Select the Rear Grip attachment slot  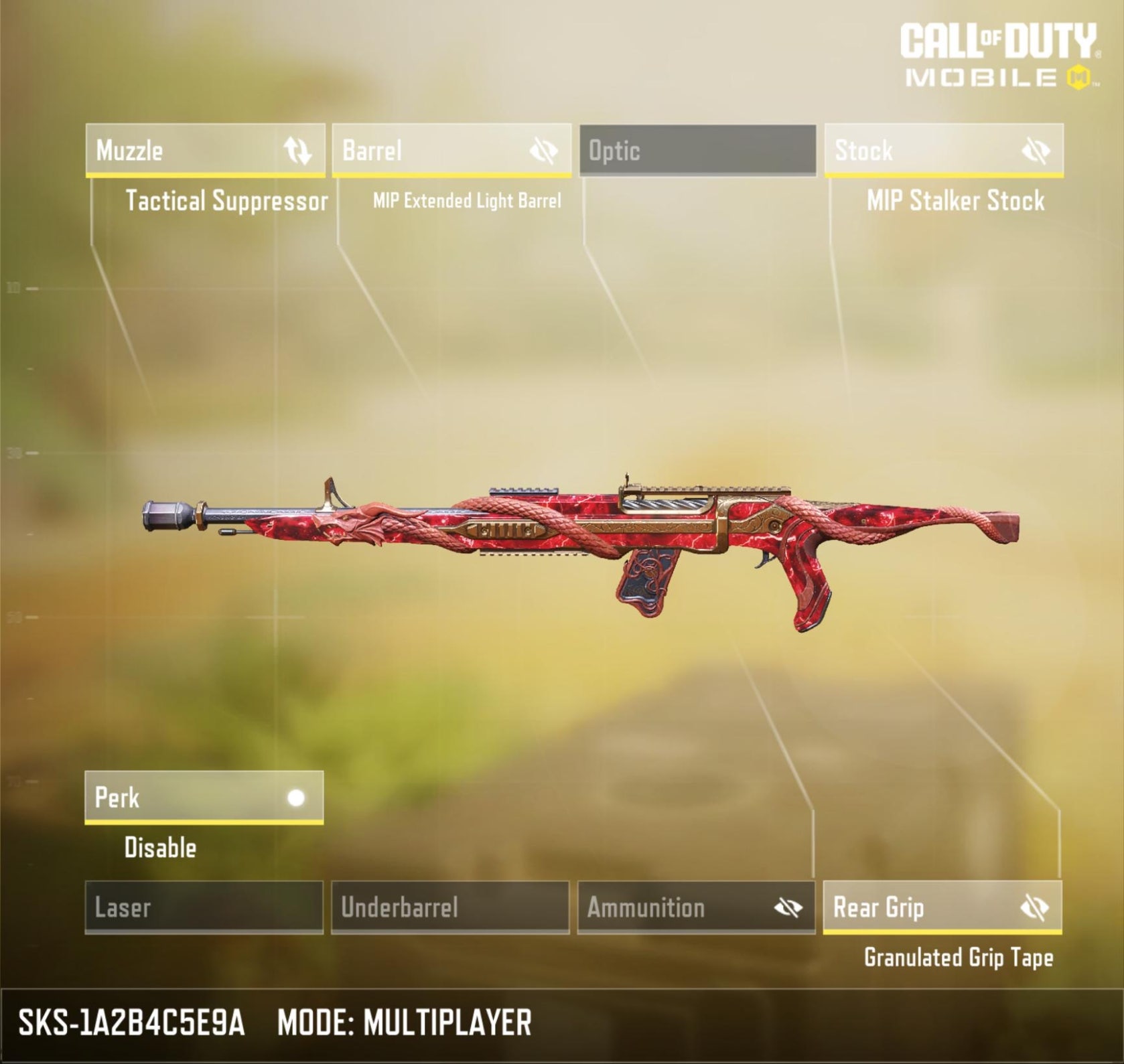click(918, 907)
